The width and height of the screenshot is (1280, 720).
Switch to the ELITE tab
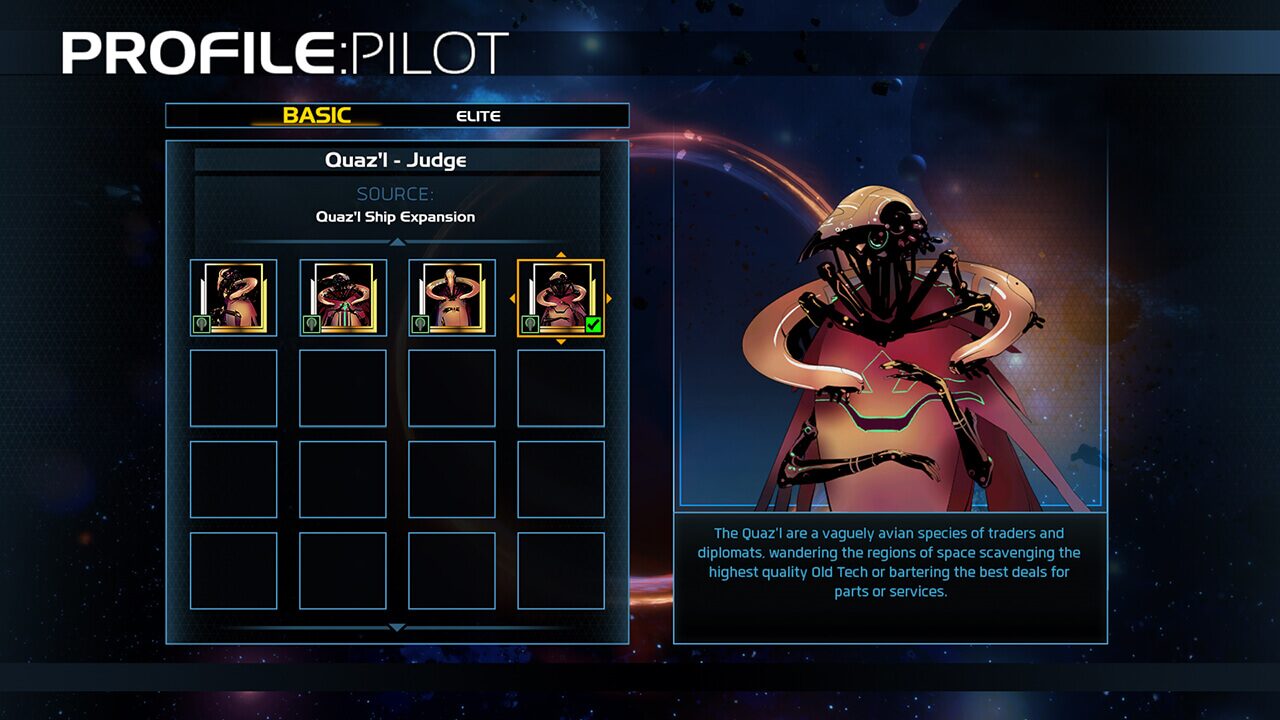pyautogui.click(x=478, y=115)
